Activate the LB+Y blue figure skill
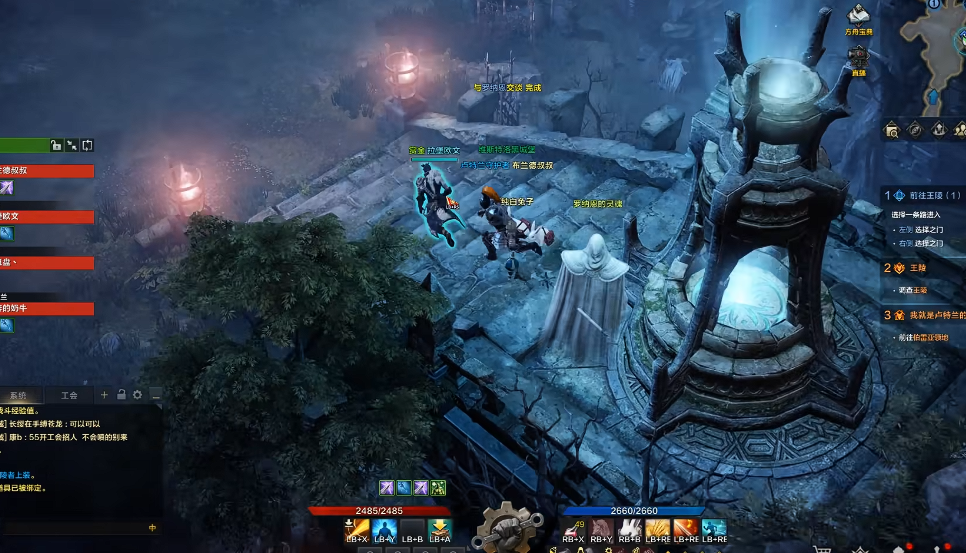This screenshot has height=553, width=966. coord(385,530)
